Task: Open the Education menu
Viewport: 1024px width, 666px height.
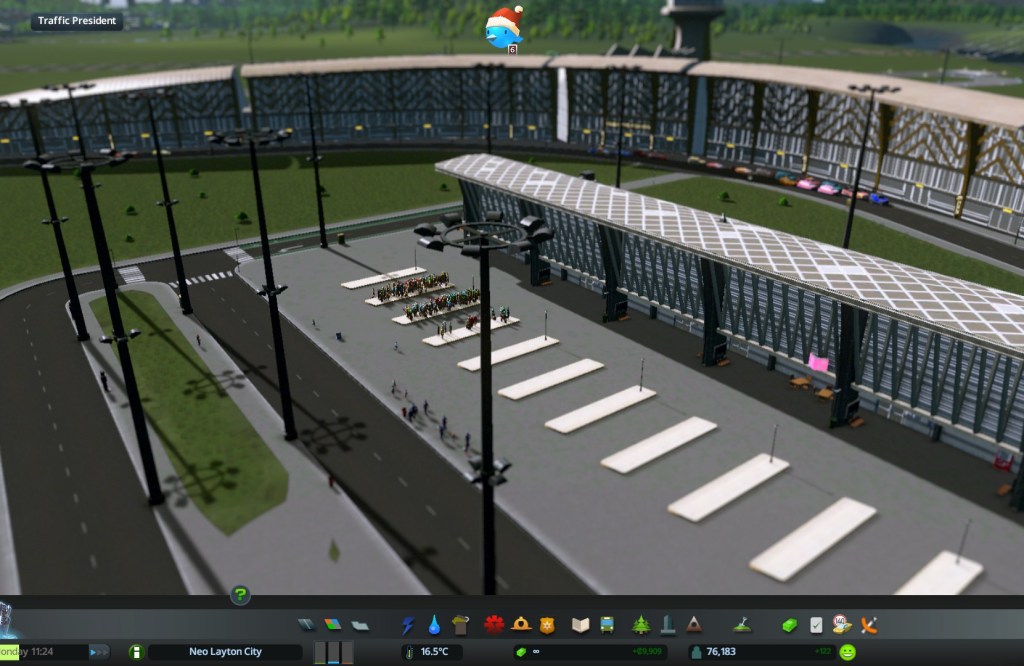Action: pyautogui.click(x=580, y=625)
